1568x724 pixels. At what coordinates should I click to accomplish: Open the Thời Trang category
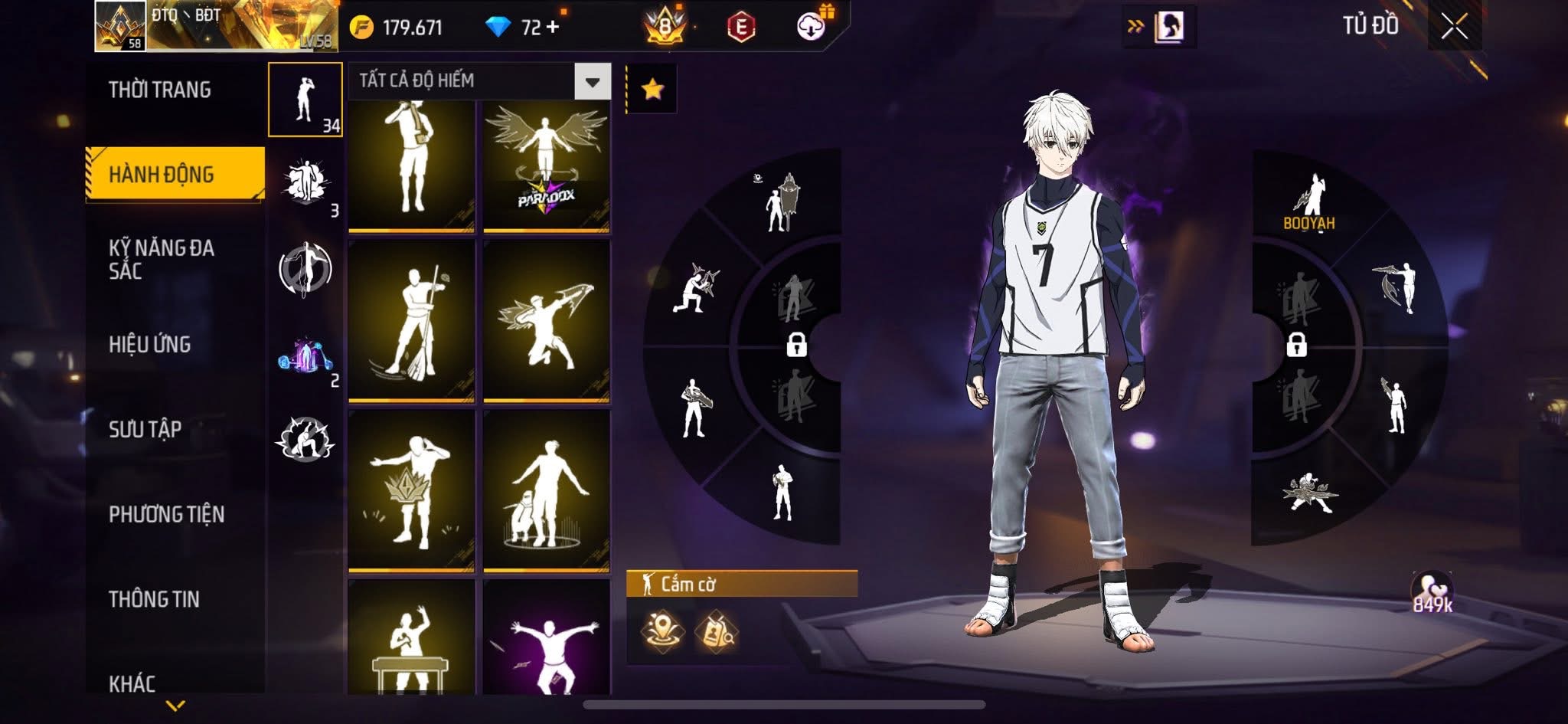coord(159,90)
